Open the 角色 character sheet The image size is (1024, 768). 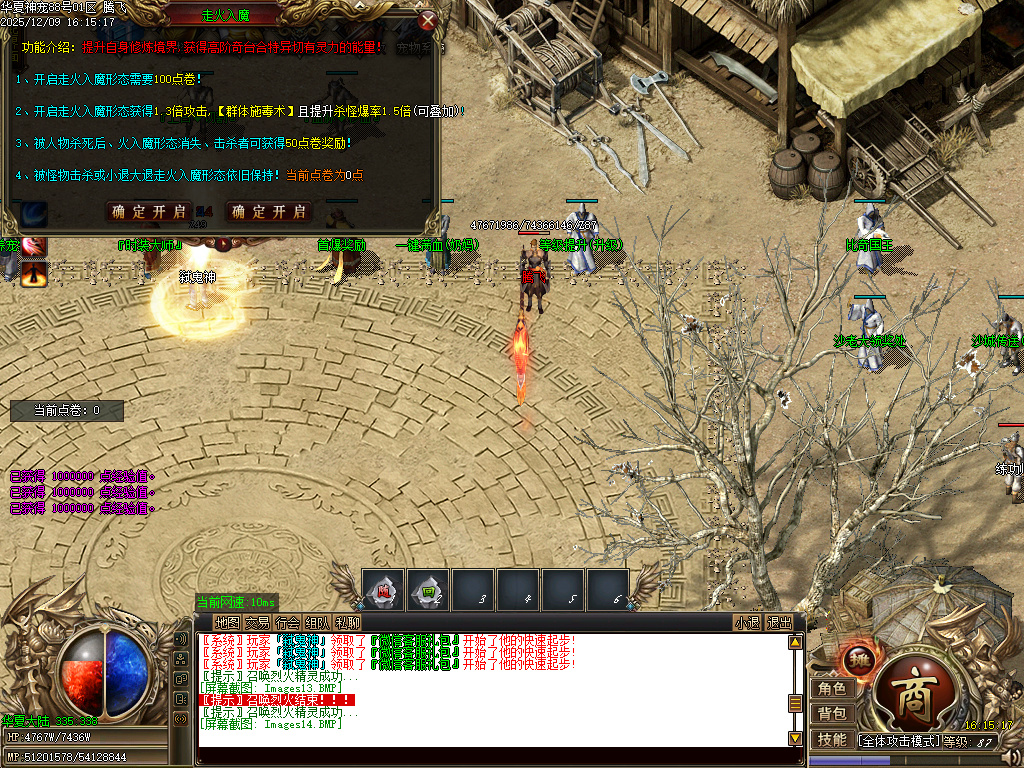point(831,689)
